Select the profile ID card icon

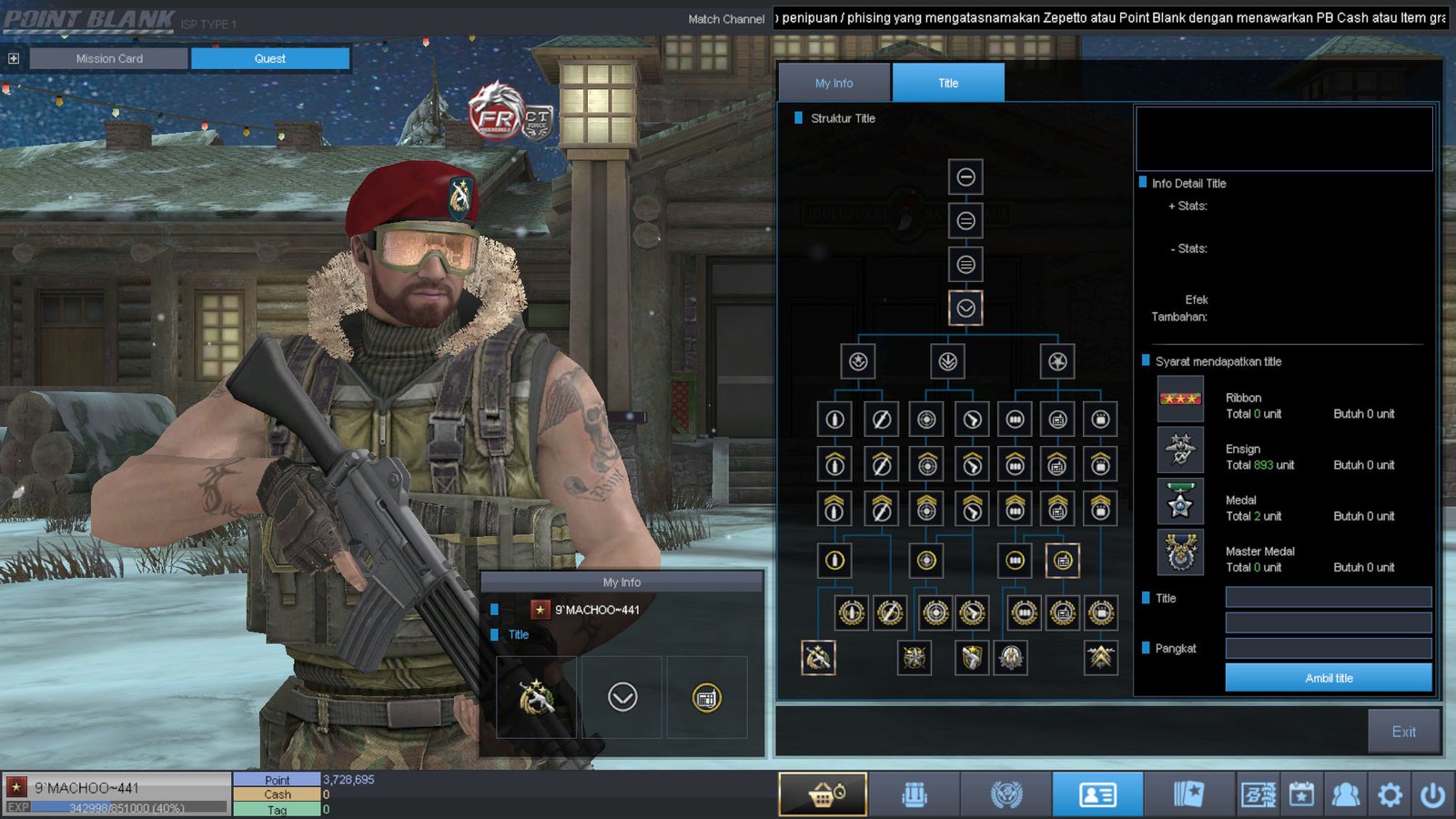1097,794
